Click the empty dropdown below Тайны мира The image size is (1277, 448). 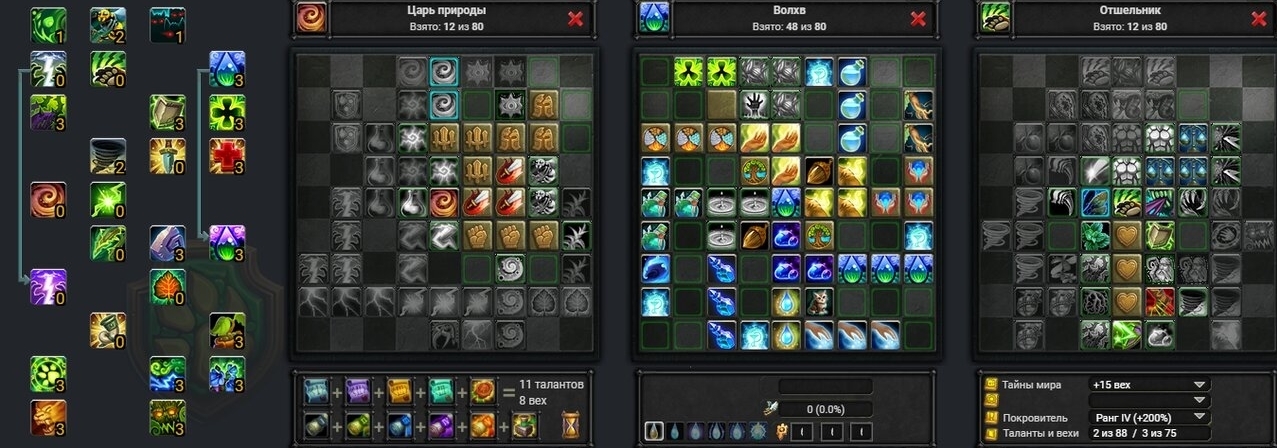click(x=1152, y=400)
